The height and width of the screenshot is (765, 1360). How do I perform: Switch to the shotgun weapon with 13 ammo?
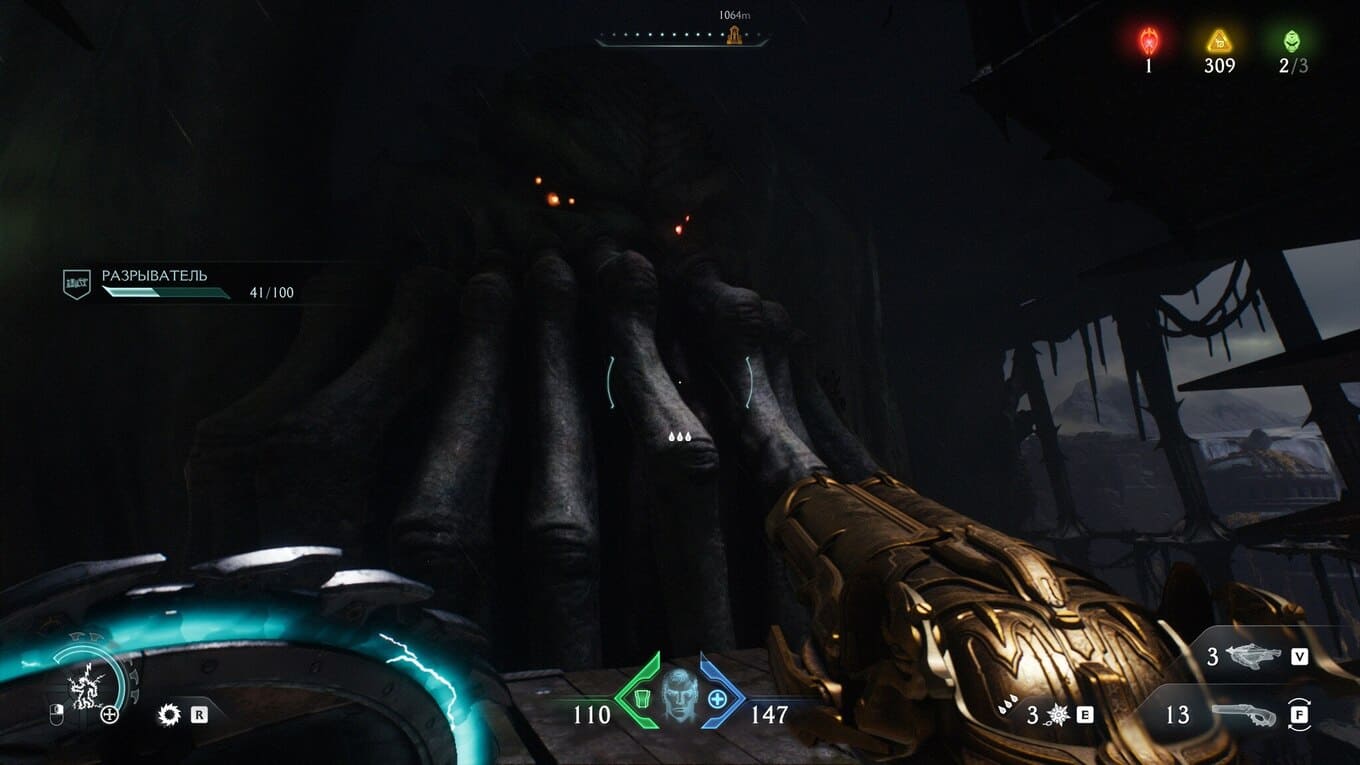pos(1243,714)
